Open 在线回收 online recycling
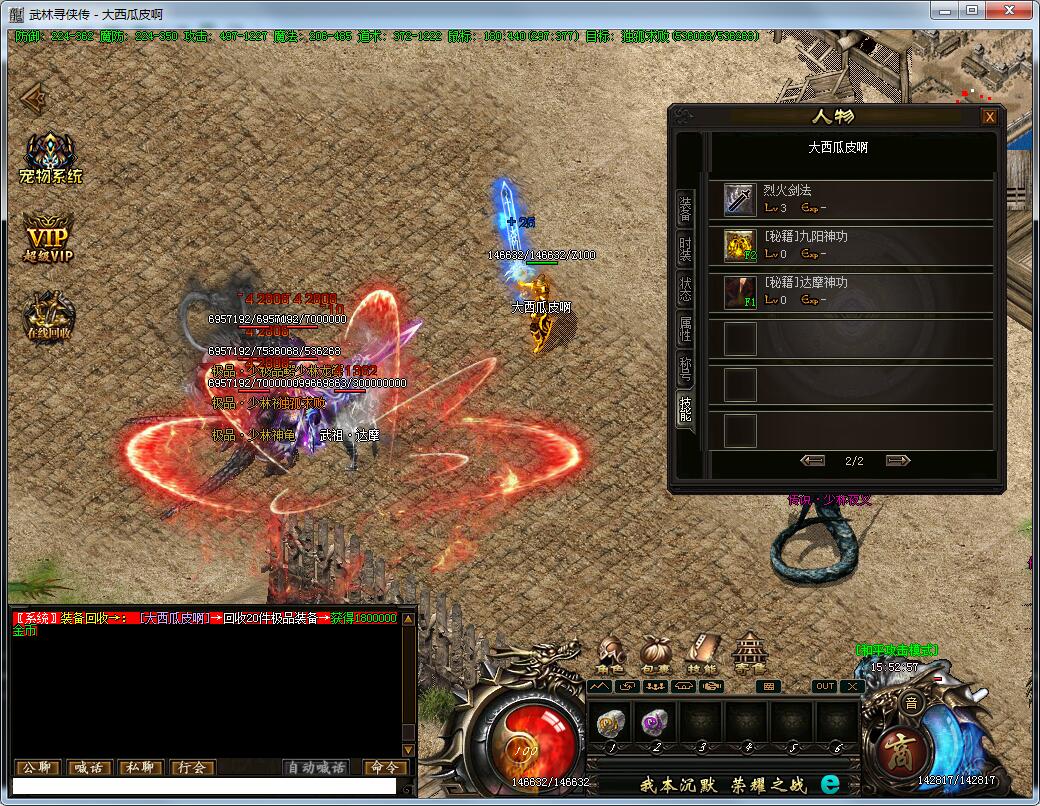 48,317
